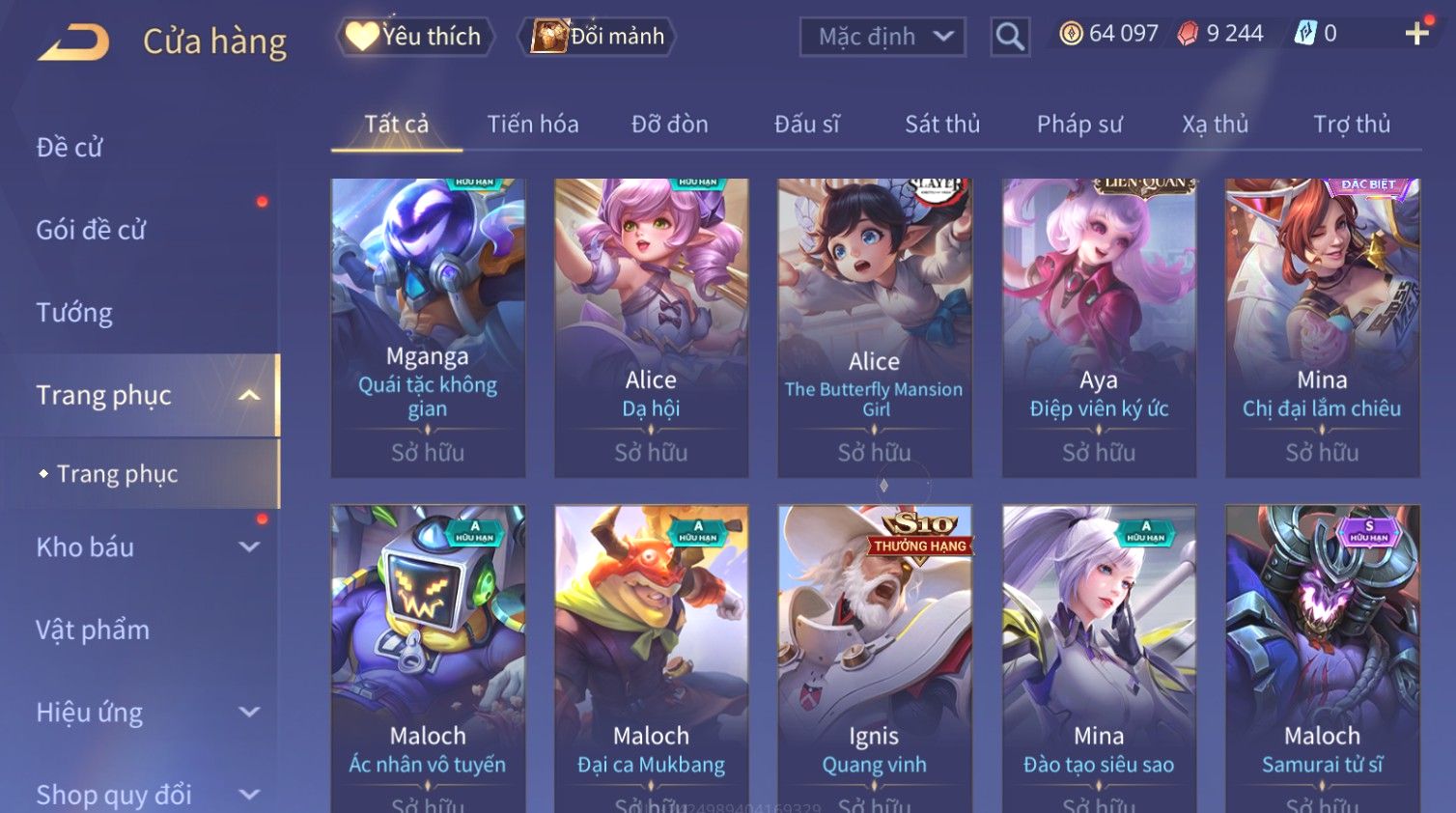Image resolution: width=1456 pixels, height=813 pixels.
Task: Choose the Trợ thủ tab
Action: [x=1352, y=125]
